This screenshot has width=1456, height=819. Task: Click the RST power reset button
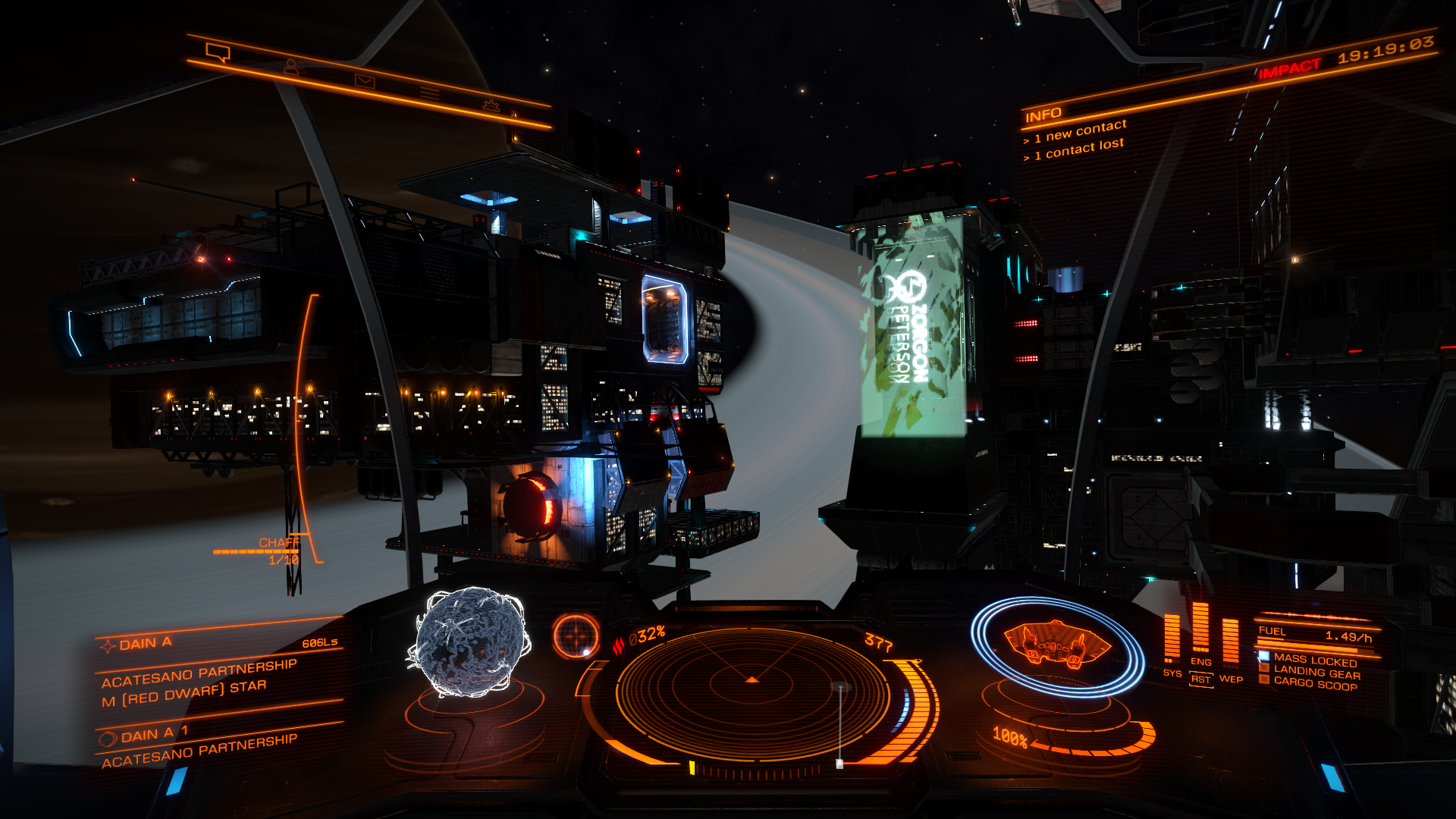[x=1200, y=679]
